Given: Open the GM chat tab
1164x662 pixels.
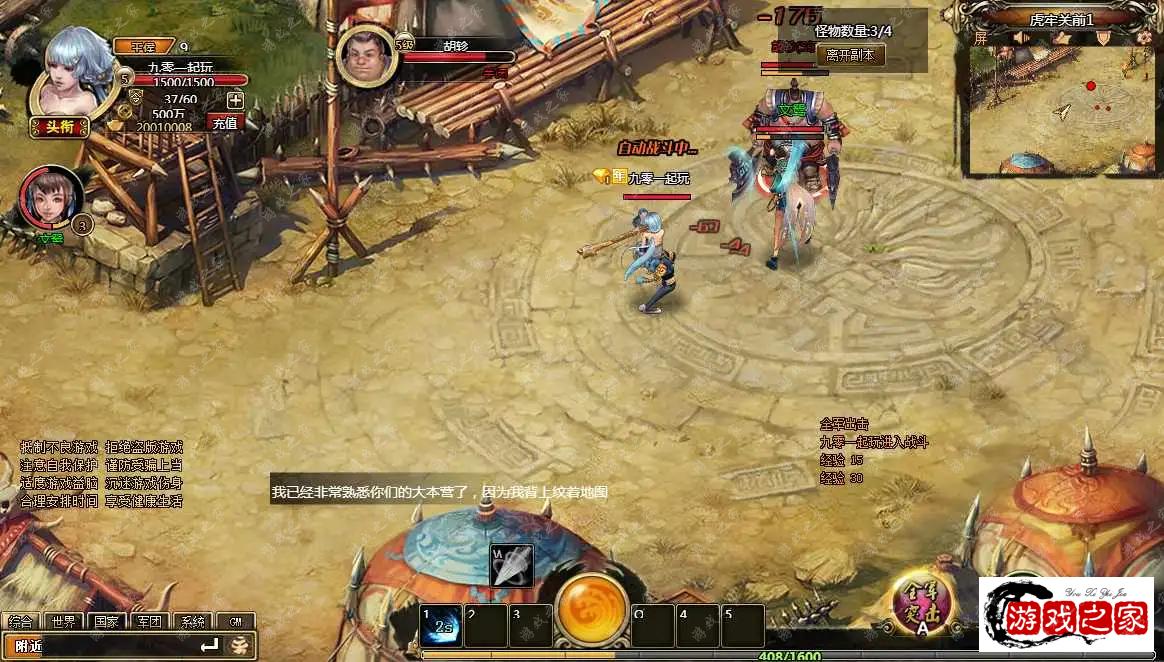Looking at the screenshot, I should point(235,621).
